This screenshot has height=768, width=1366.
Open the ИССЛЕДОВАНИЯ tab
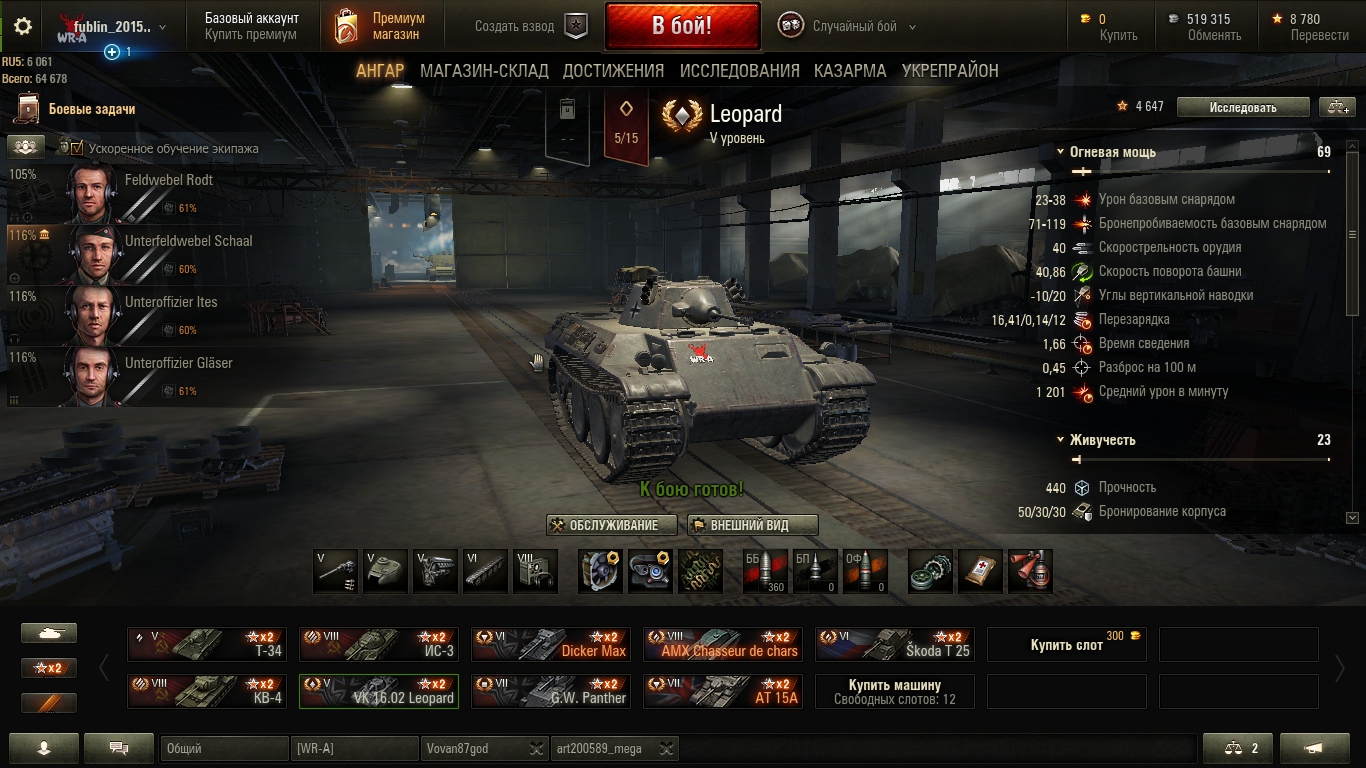pos(739,71)
